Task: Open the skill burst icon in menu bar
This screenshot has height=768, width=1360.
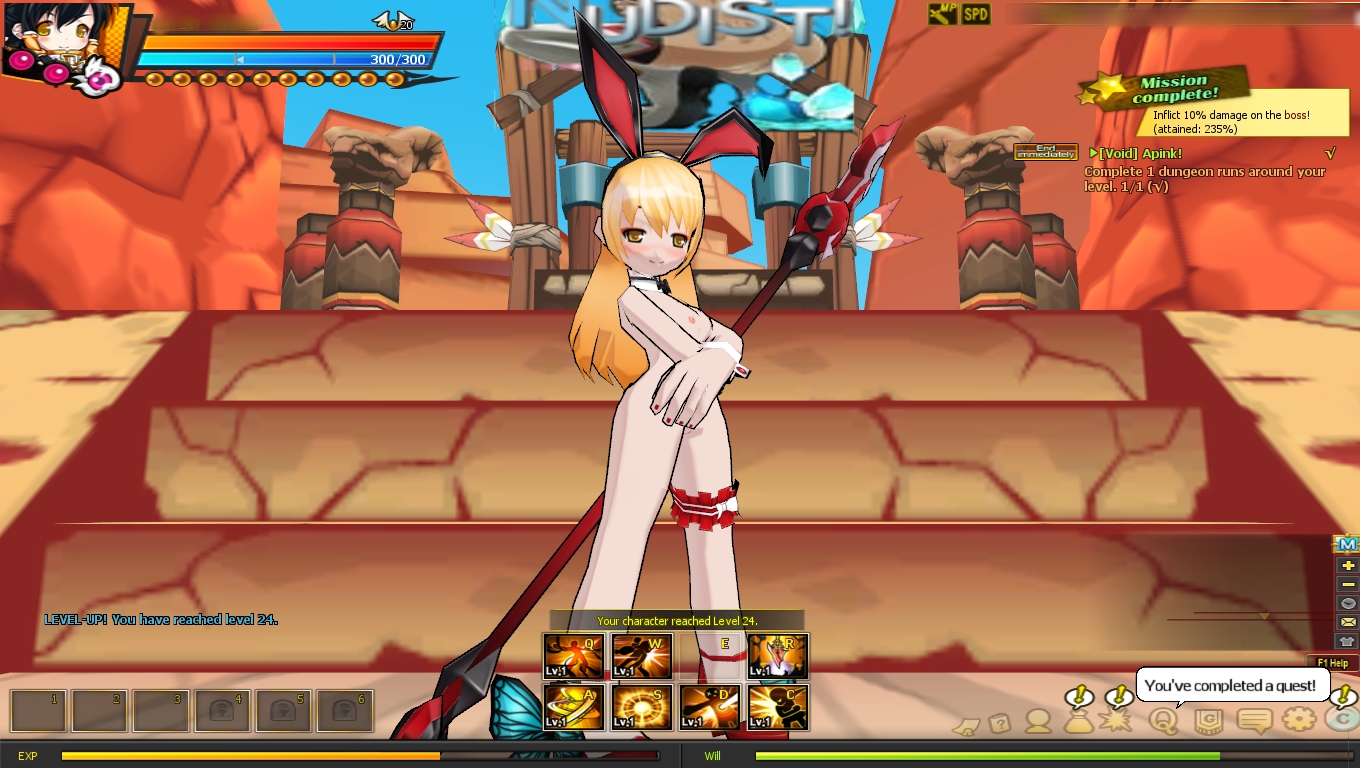Action: (1116, 720)
